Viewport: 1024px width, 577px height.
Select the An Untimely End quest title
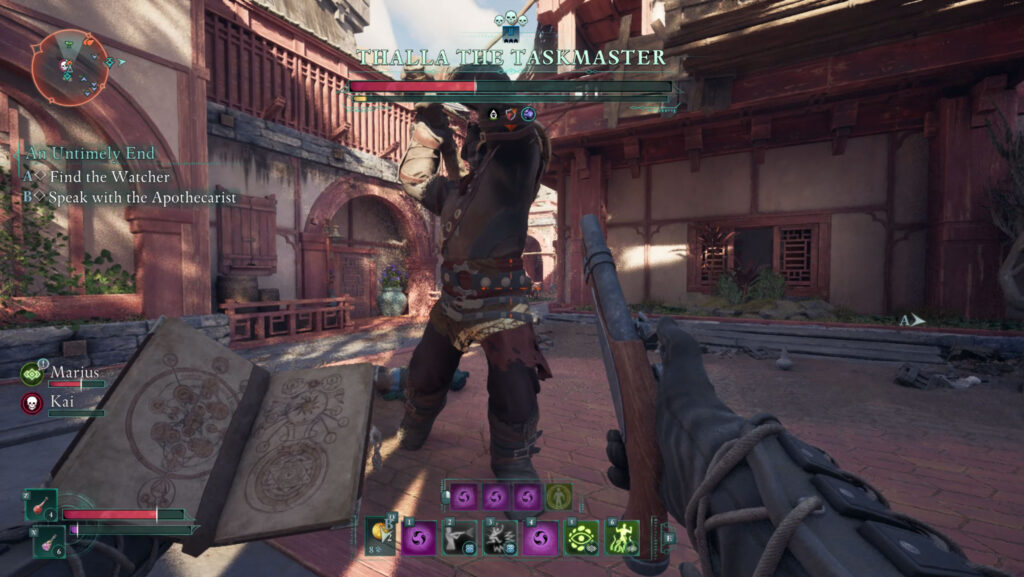click(90, 154)
